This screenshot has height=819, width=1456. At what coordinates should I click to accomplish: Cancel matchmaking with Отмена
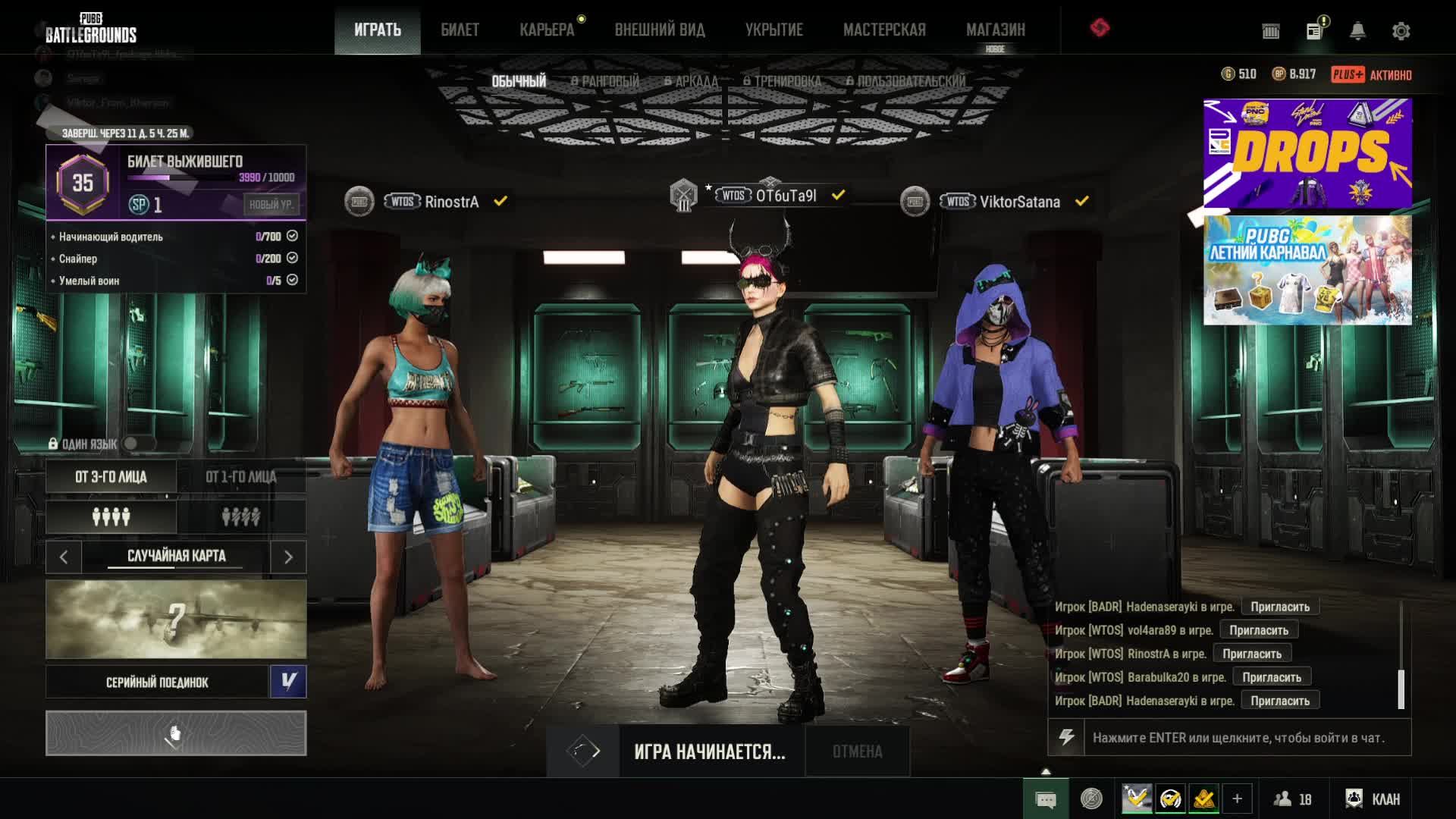click(x=857, y=752)
